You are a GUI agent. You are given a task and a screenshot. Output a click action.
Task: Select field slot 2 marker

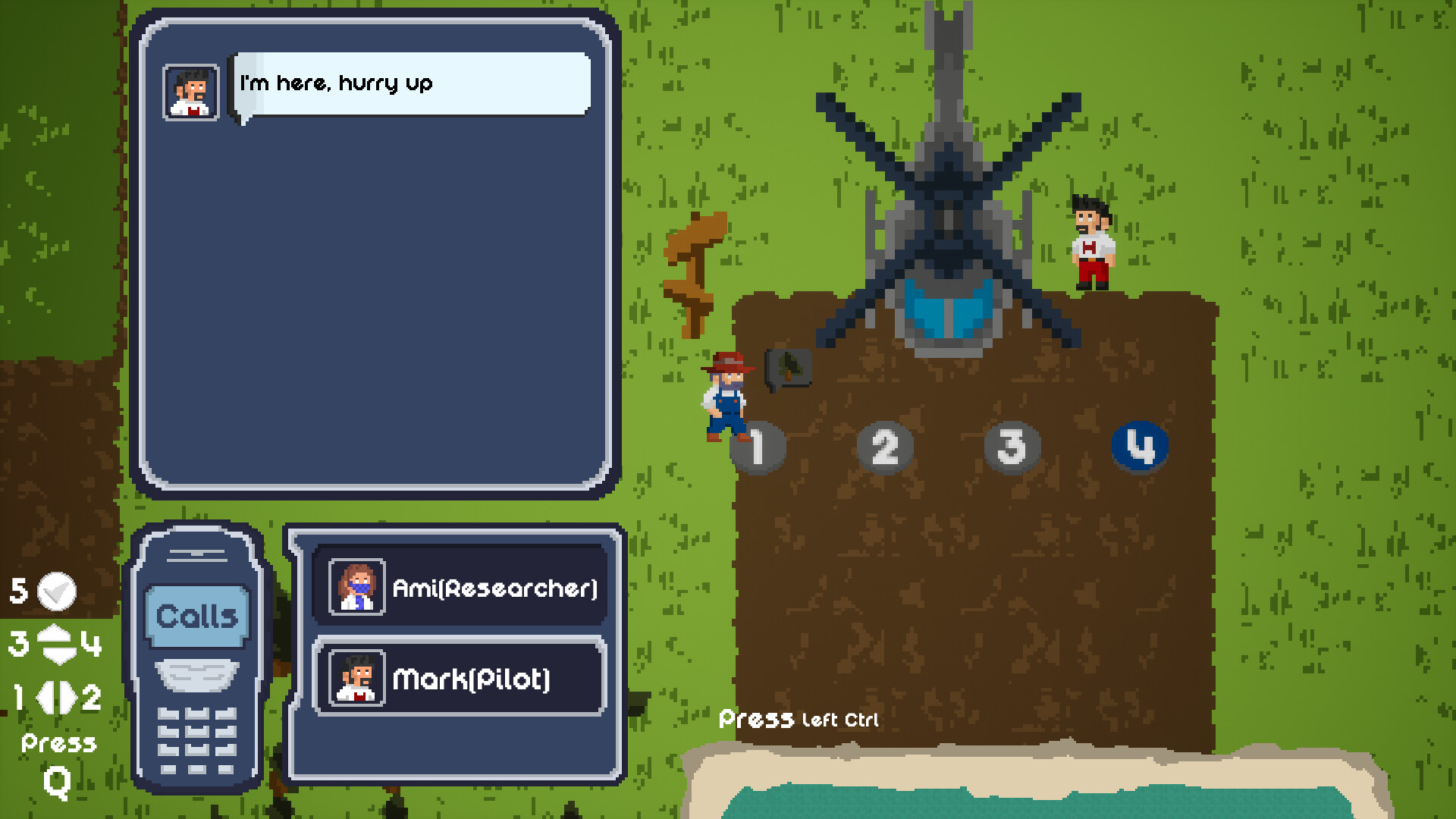coord(885,447)
